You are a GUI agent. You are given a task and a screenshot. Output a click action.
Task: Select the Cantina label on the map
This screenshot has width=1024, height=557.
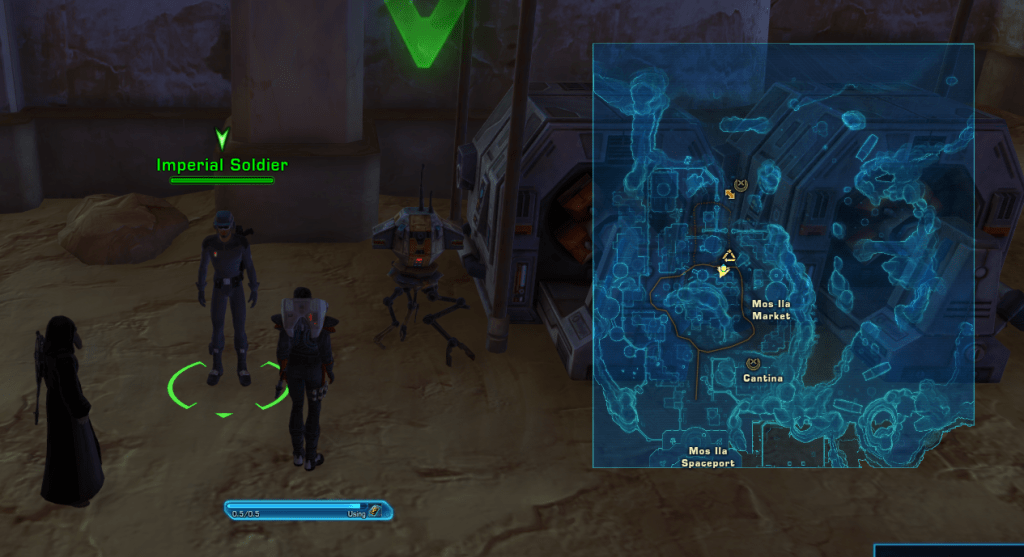(762, 379)
